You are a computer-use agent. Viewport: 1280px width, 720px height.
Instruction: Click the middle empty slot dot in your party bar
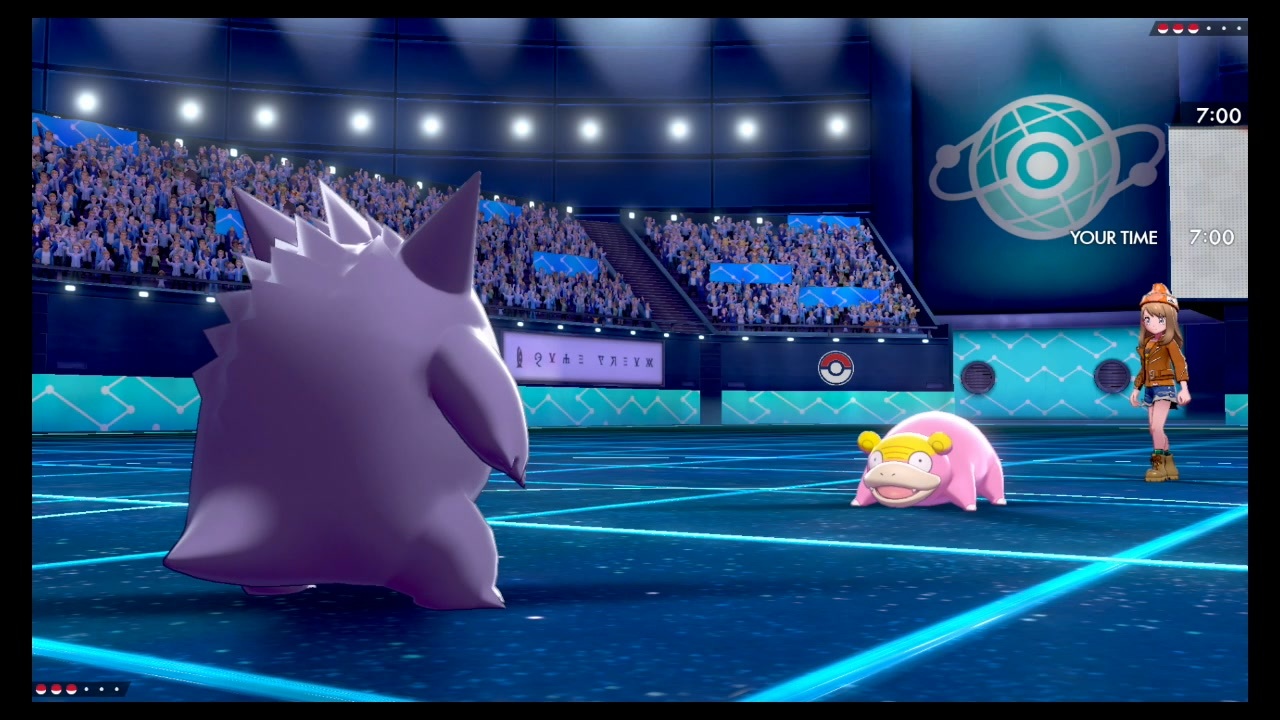101,689
